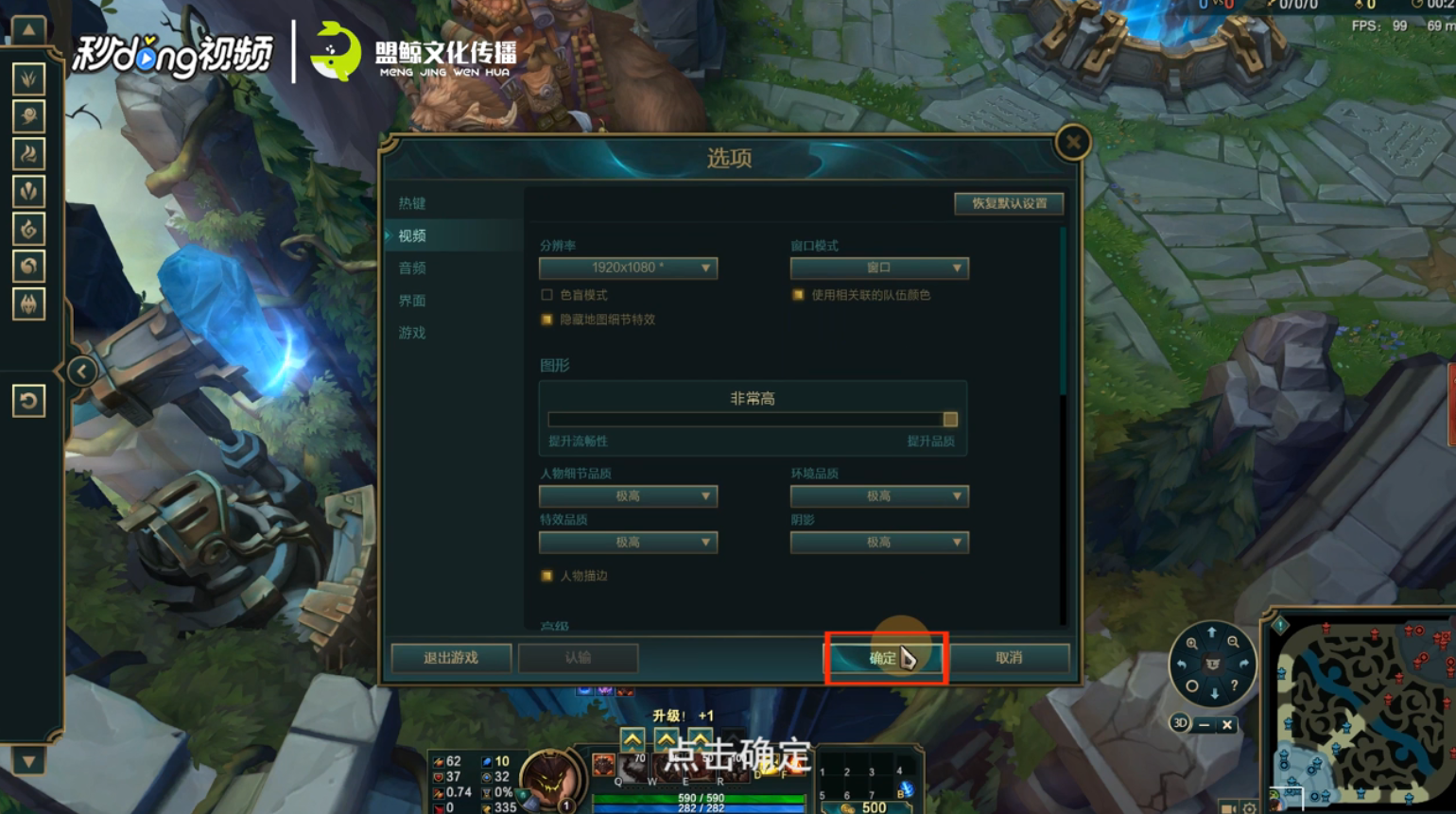1456x814 pixels.
Task: Expand the 阴影 quality dropdown
Action: point(879,542)
